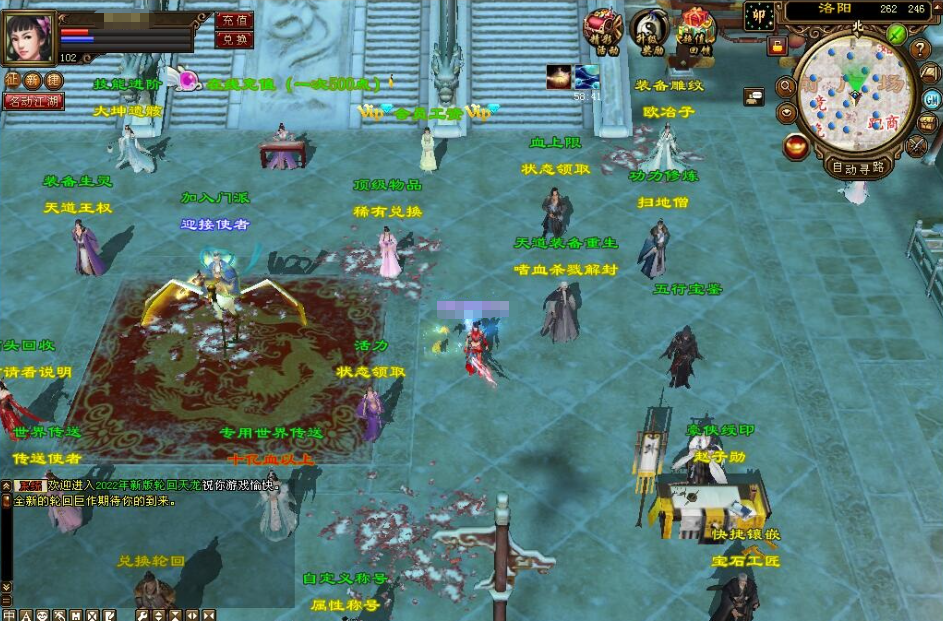Viewport: 943px width, 621px height.
Task: Activate the 自动寻路 auto-pathing button
Action: pos(858,167)
